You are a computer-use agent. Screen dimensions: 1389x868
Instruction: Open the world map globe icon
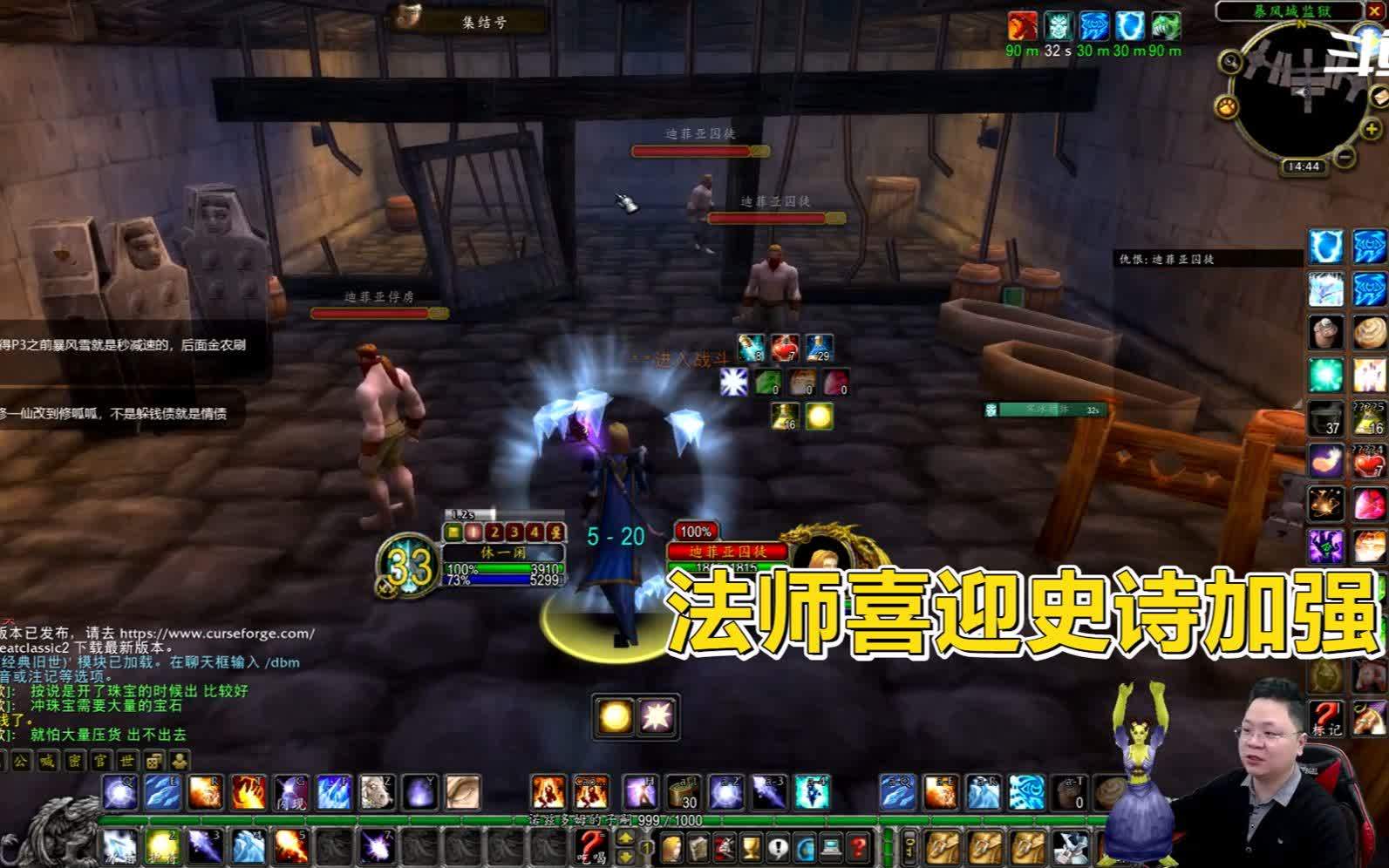click(802, 847)
